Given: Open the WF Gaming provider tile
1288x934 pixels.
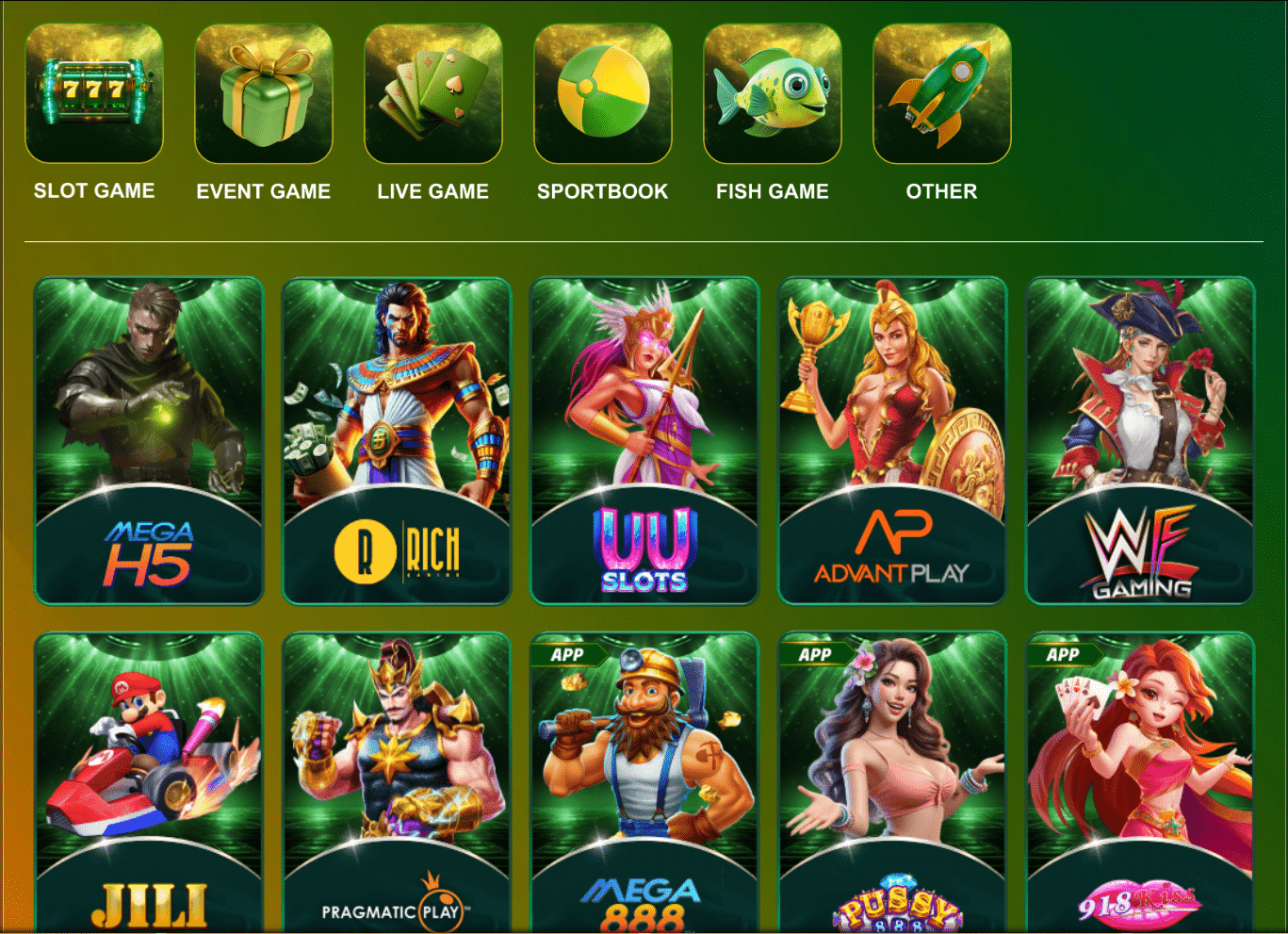Looking at the screenshot, I should point(1139,439).
